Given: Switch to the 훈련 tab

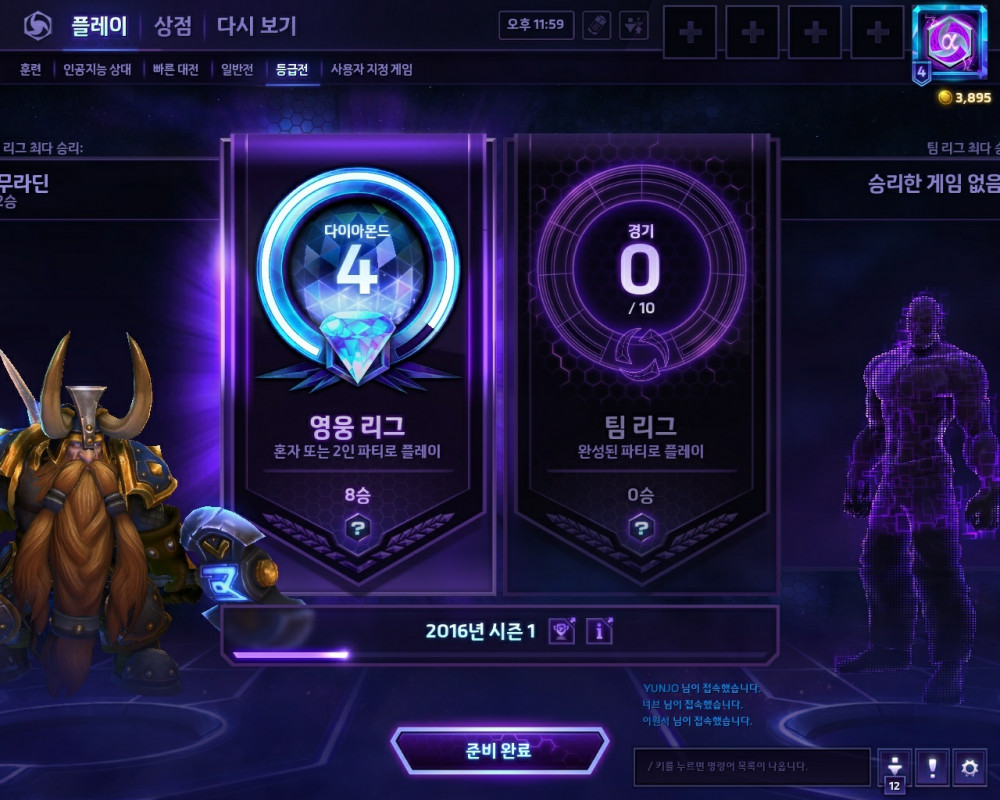Looking at the screenshot, I should [x=30, y=70].
